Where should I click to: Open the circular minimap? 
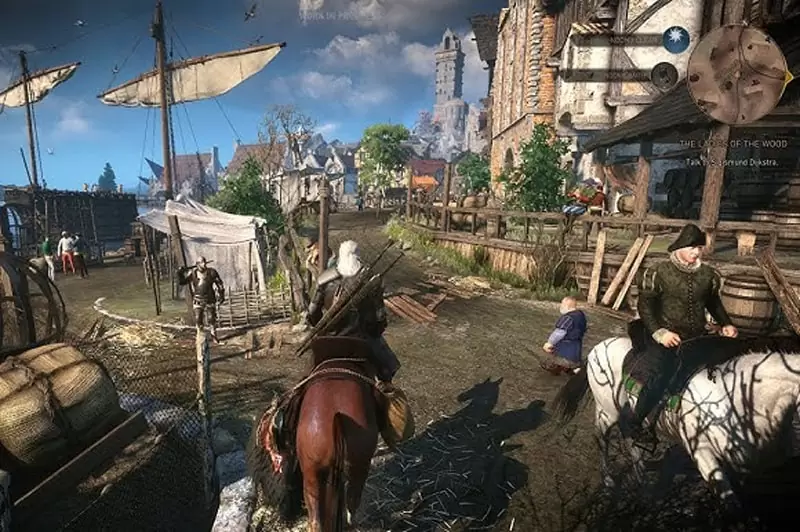click(737, 74)
